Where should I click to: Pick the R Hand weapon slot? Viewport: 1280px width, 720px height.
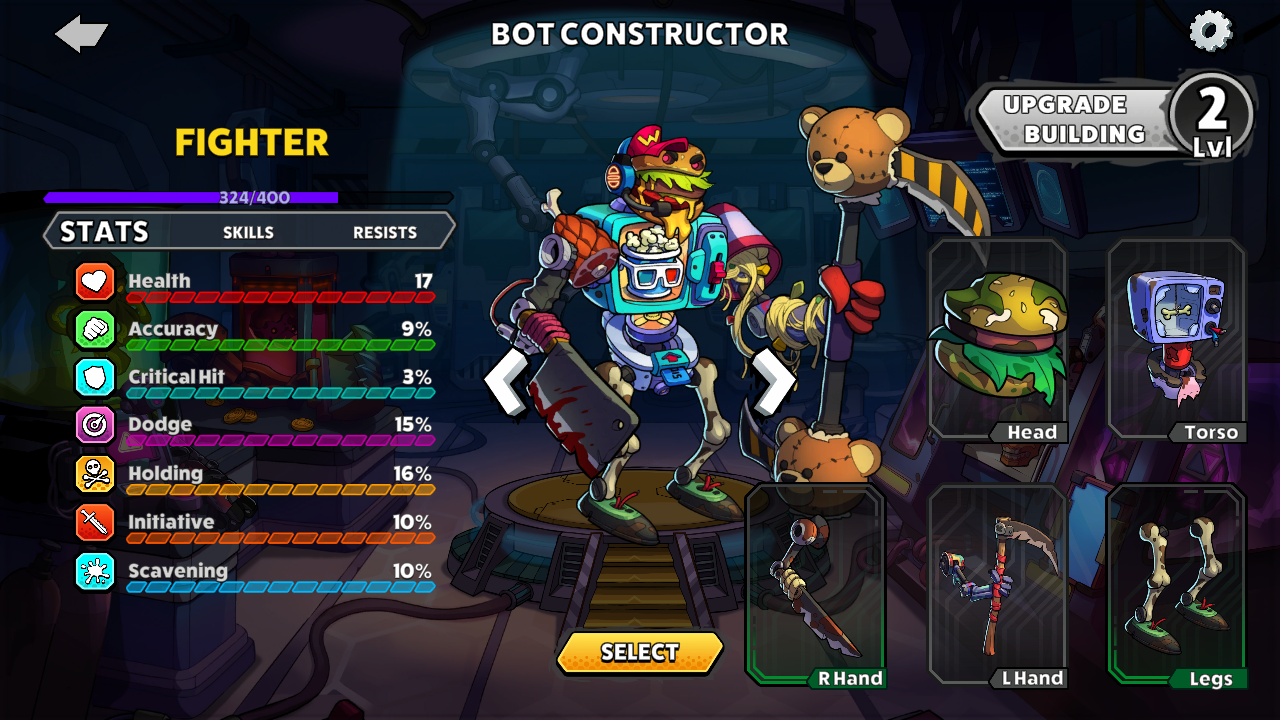click(815, 585)
